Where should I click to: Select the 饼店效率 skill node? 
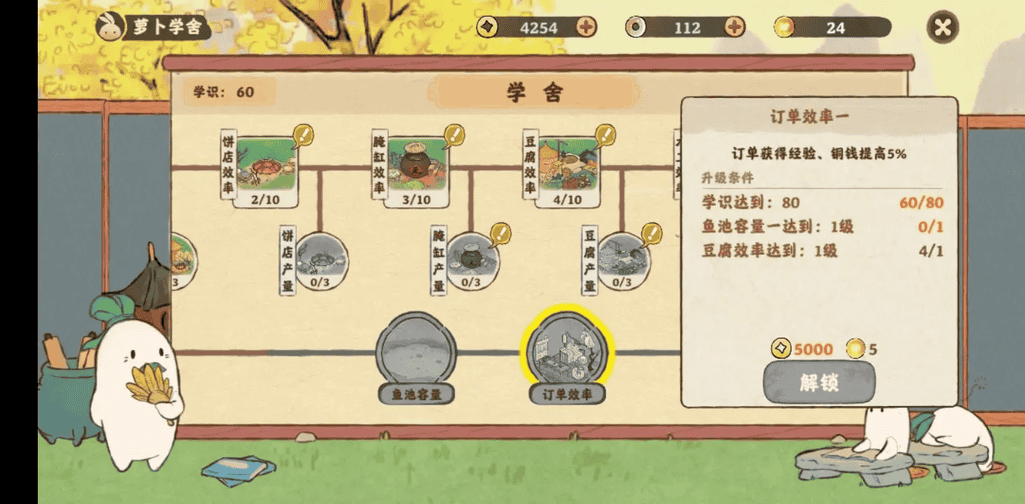tap(267, 164)
